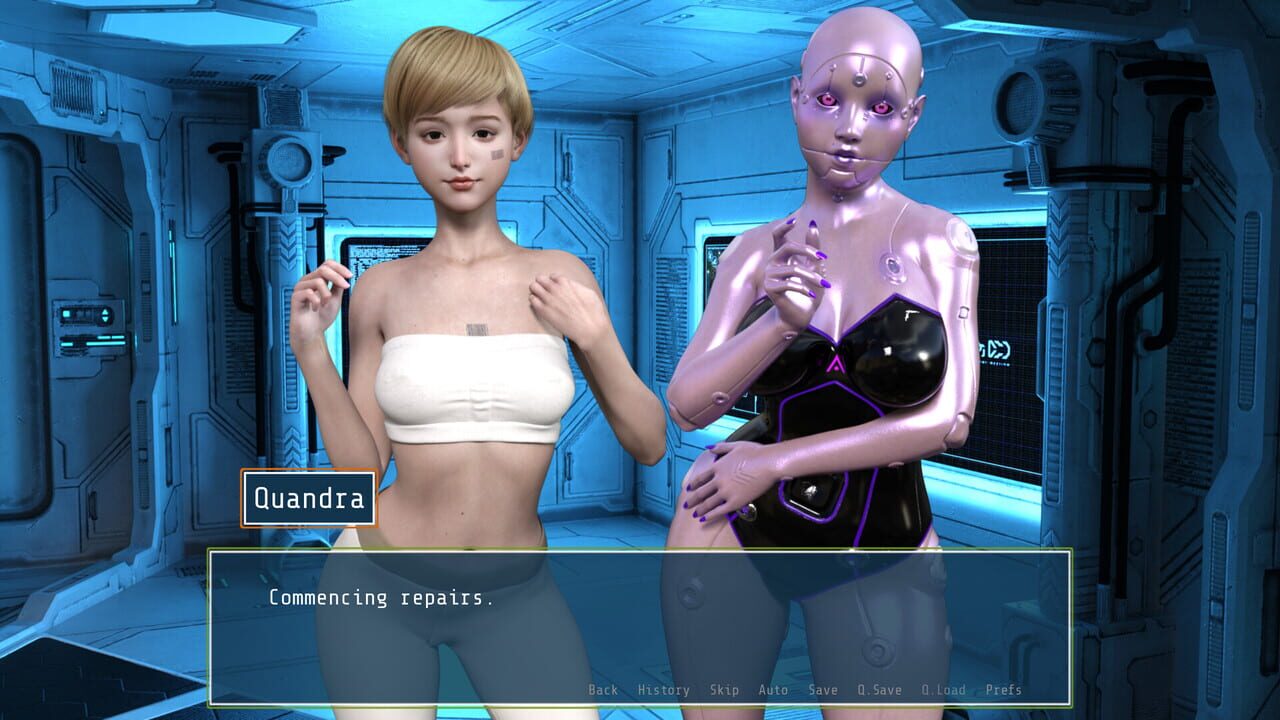Open the dialogue History log
1280x720 pixels.
click(662, 690)
